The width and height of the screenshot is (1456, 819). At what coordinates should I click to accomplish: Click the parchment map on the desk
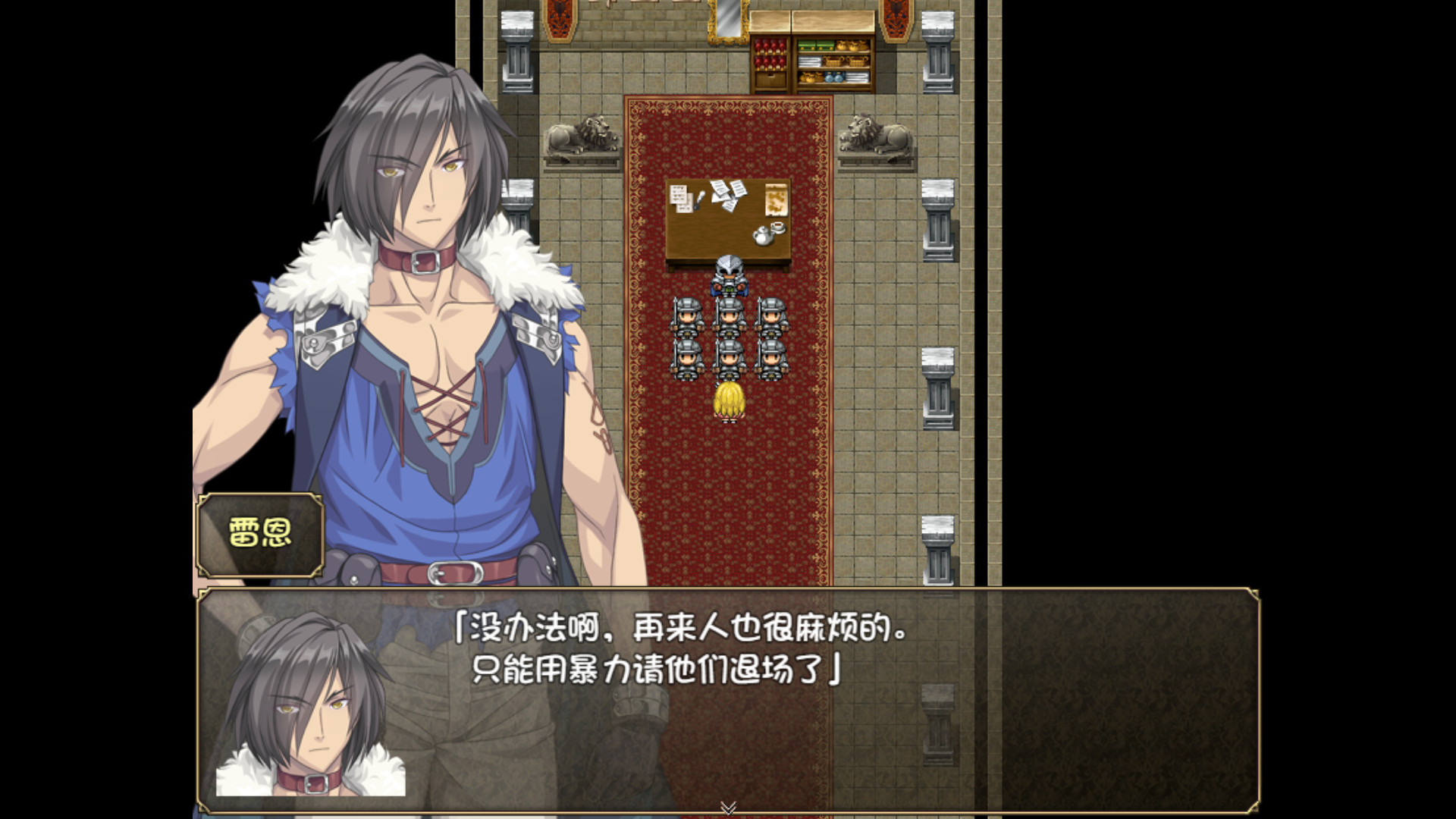[x=776, y=200]
